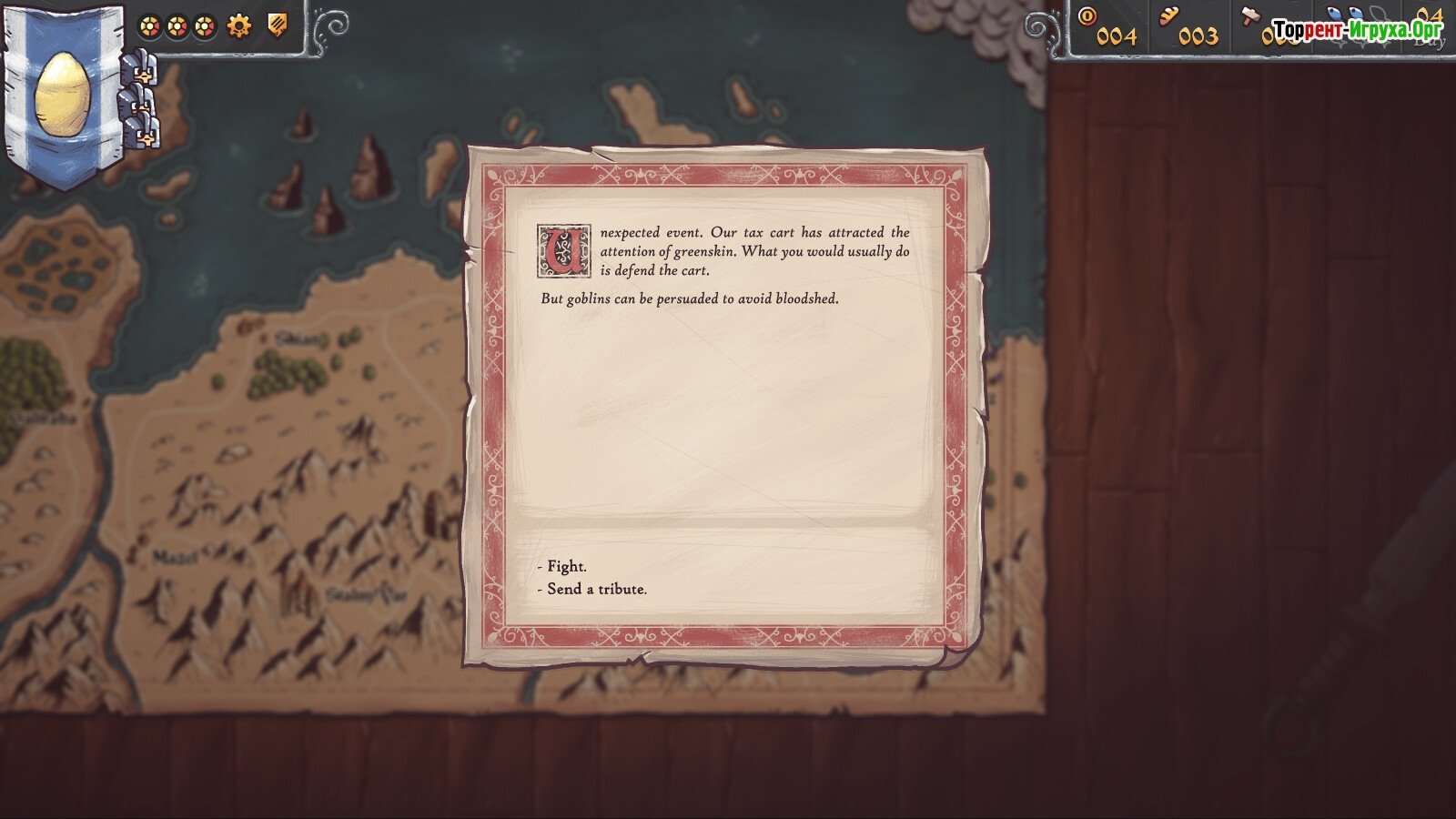The height and width of the screenshot is (819, 1456).
Task: Choose the Fight option
Action: 566,566
